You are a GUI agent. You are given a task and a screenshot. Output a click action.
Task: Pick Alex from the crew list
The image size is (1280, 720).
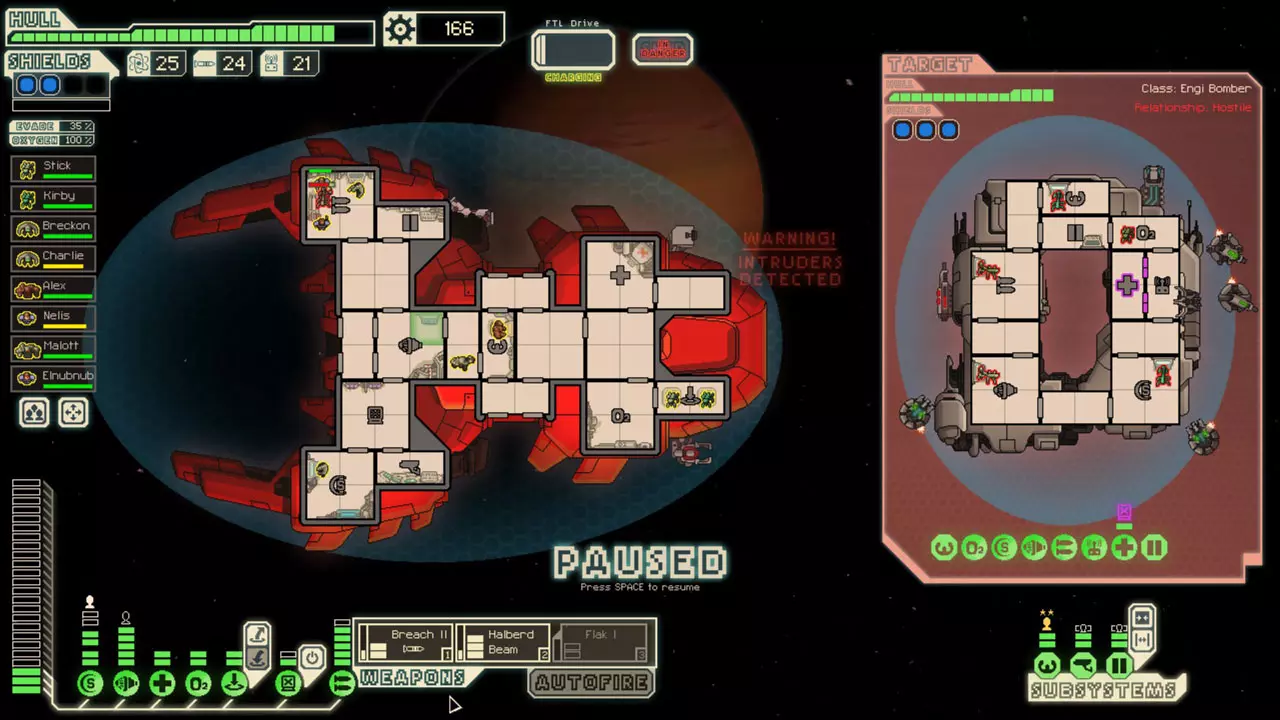(54, 288)
